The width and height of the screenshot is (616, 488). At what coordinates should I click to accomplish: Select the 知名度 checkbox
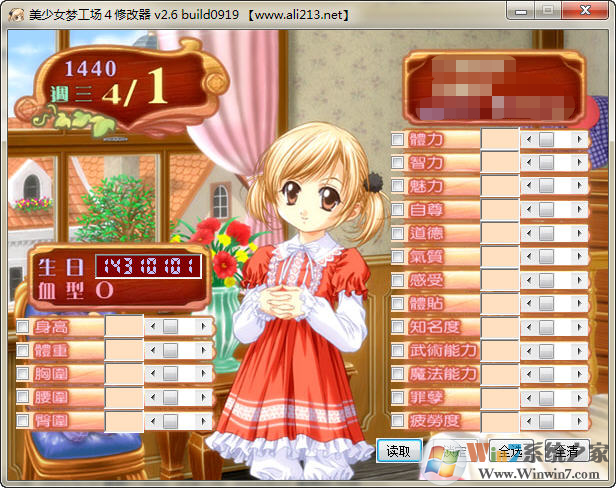click(x=398, y=327)
